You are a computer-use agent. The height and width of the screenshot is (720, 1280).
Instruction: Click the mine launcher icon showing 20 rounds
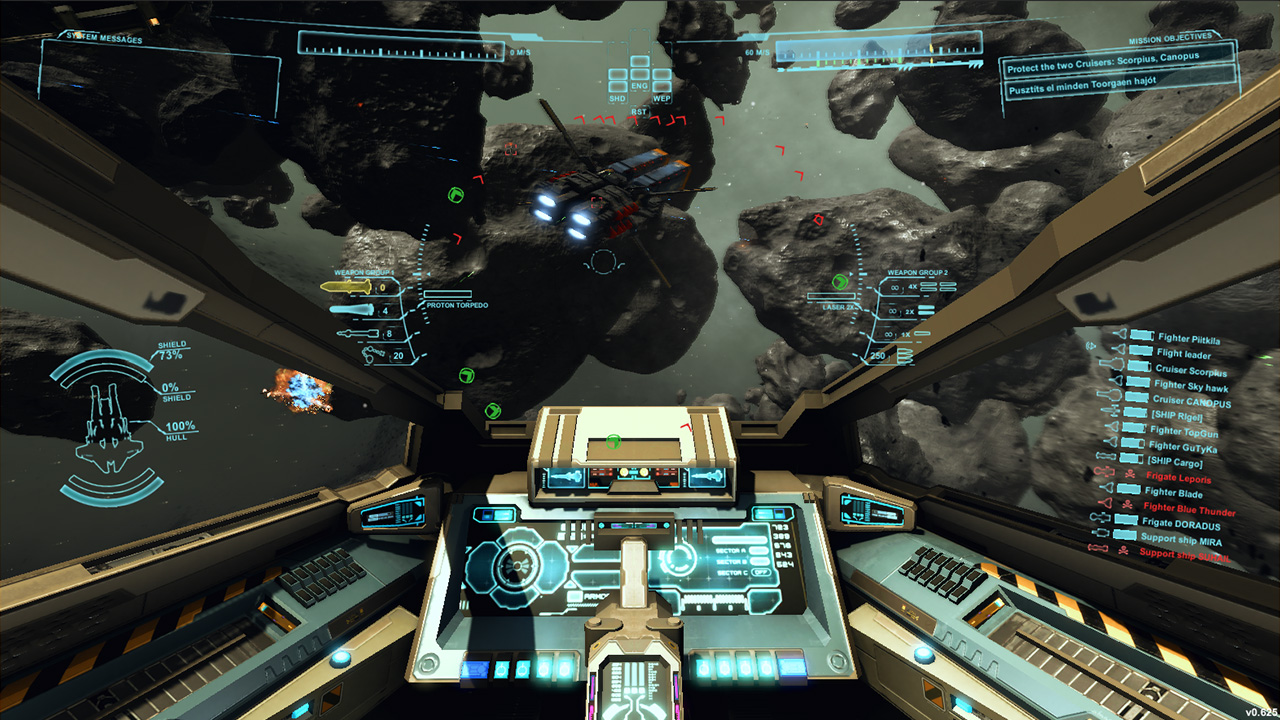[372, 352]
